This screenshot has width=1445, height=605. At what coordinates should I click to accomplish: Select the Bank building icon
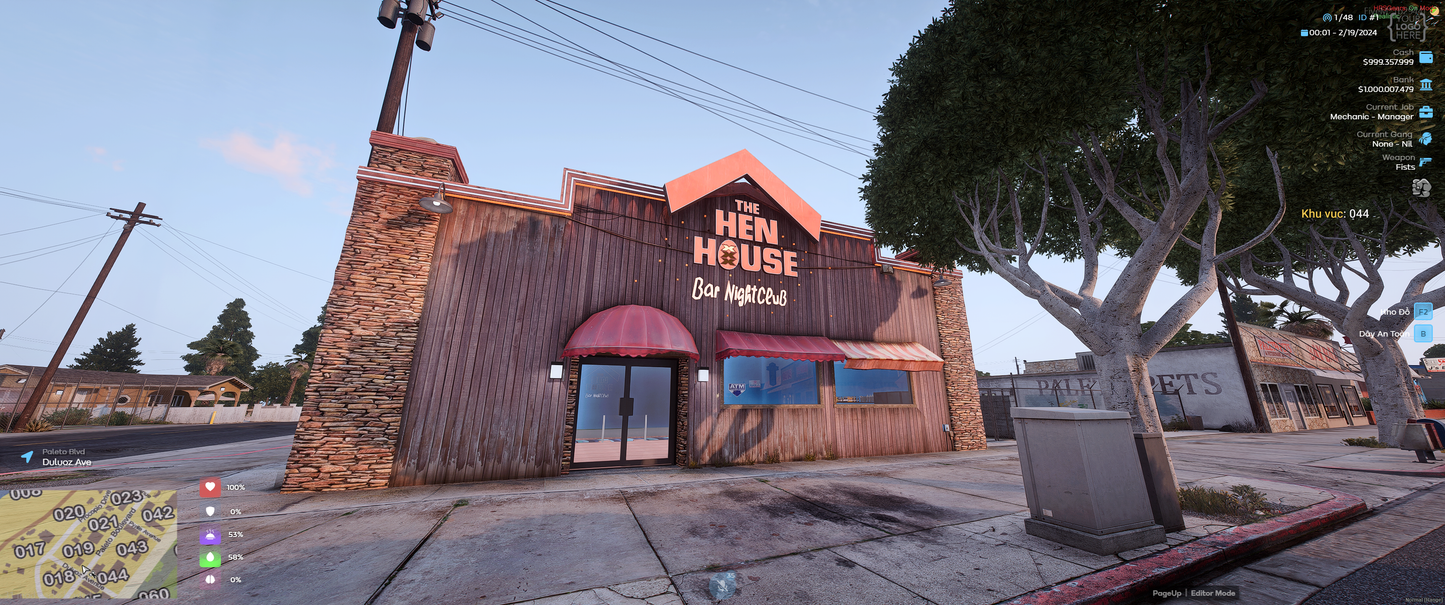1425,85
